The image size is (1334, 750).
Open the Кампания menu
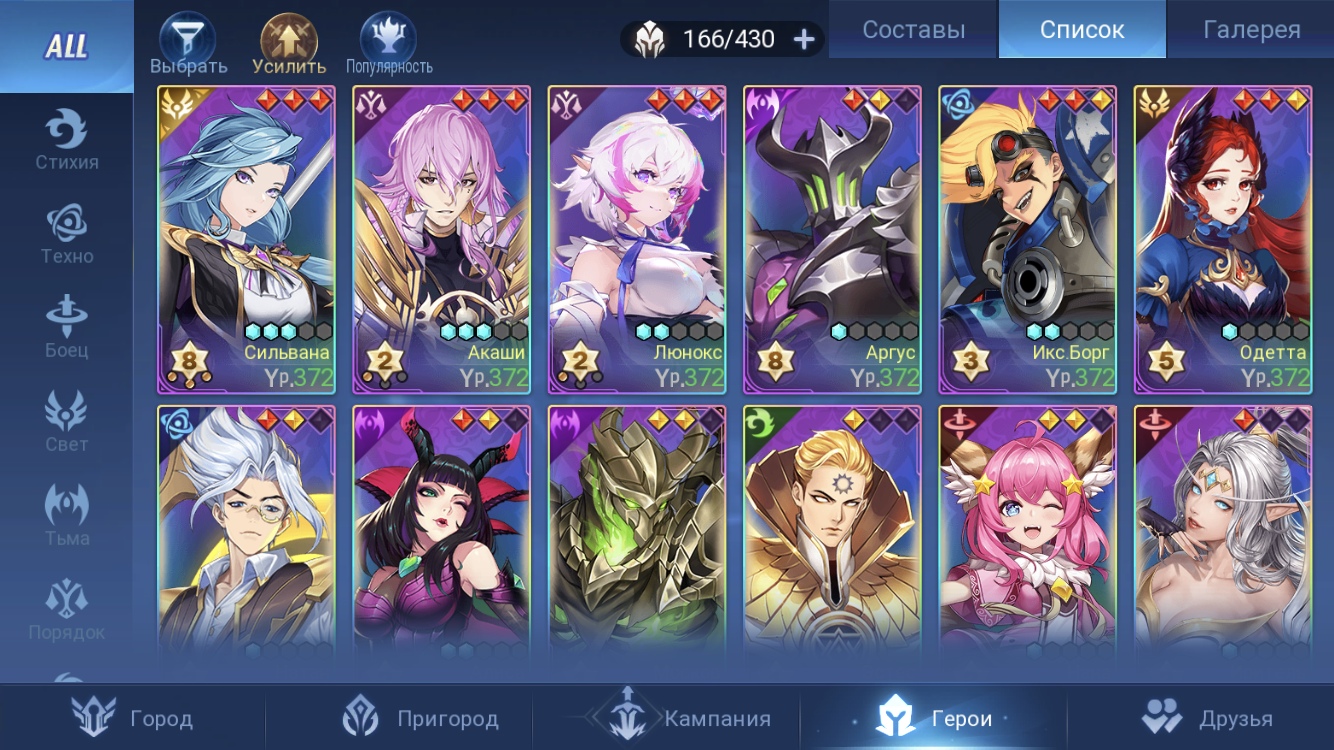tap(680, 718)
